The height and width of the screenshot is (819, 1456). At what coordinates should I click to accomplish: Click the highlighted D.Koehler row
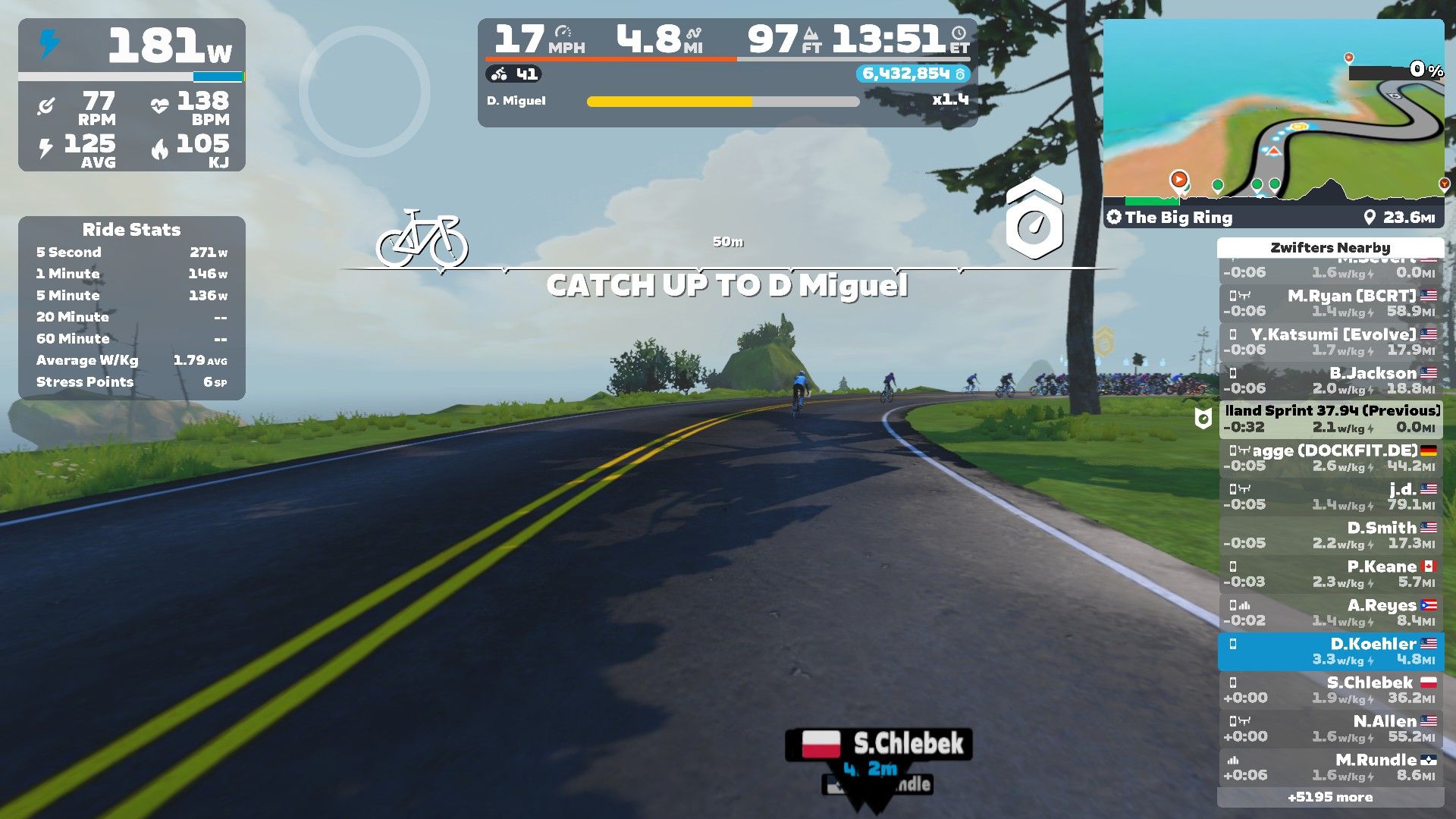coord(1331,651)
